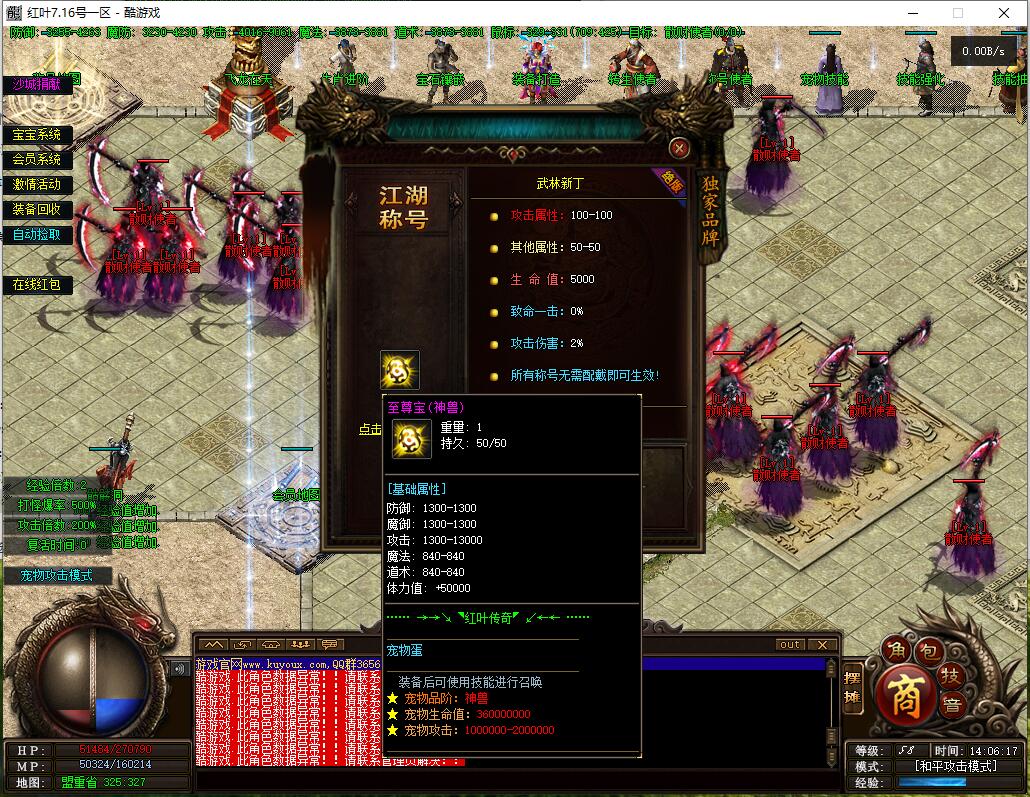Open the 装备回收 equipment recycling
The height and width of the screenshot is (797, 1030).
(36, 210)
